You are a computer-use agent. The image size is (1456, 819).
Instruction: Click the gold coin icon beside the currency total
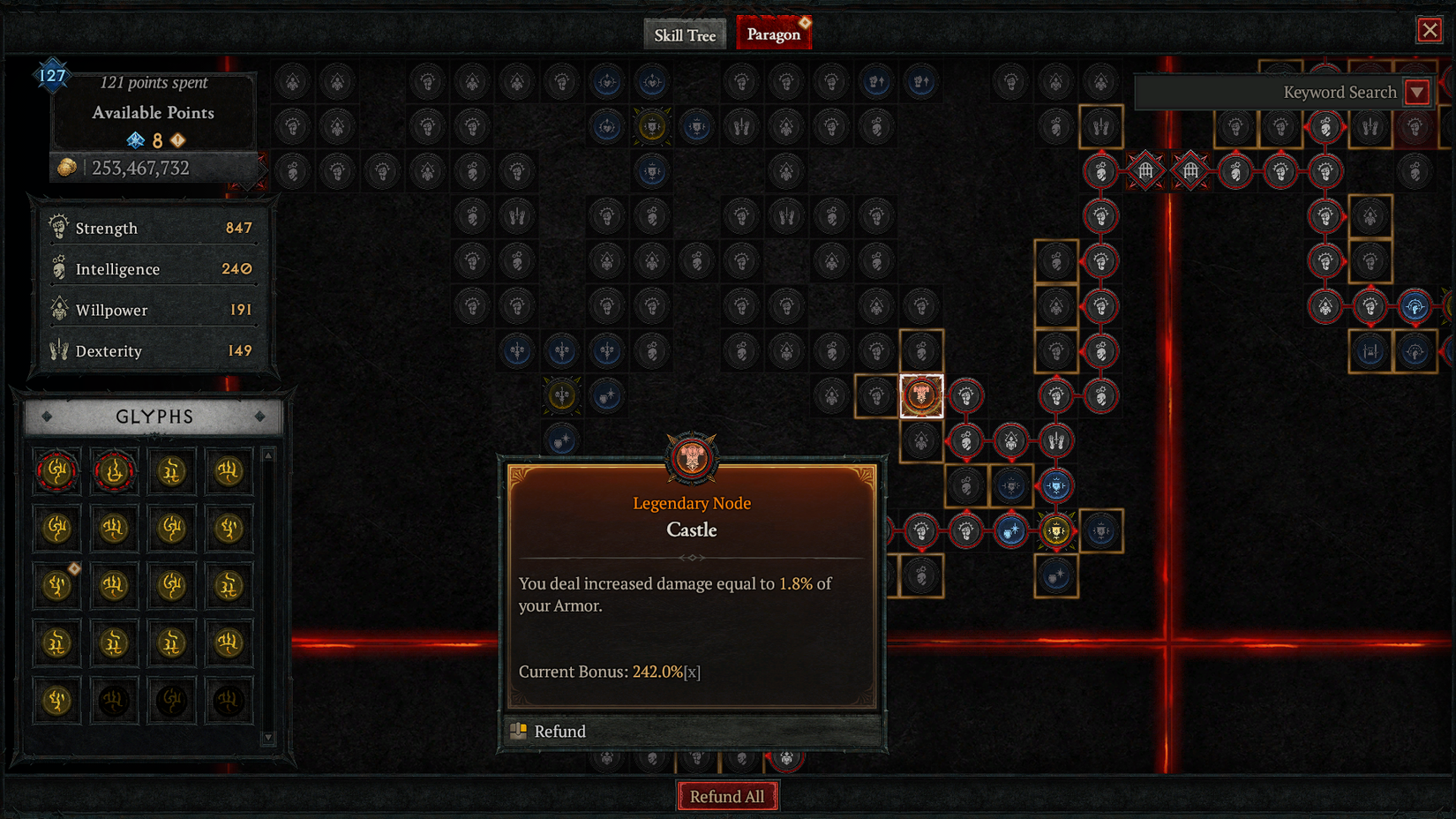click(x=66, y=167)
